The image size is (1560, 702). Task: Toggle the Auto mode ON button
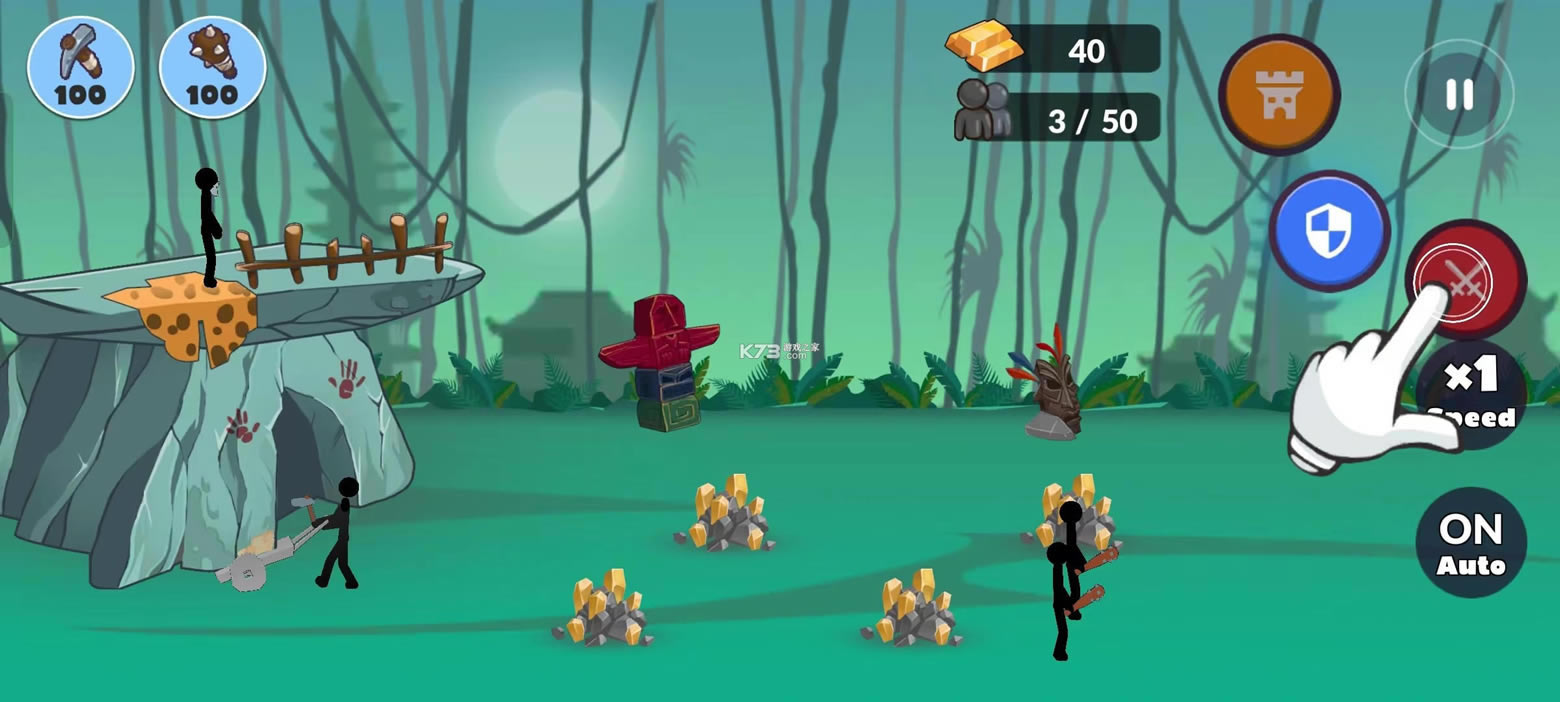(x=1471, y=543)
